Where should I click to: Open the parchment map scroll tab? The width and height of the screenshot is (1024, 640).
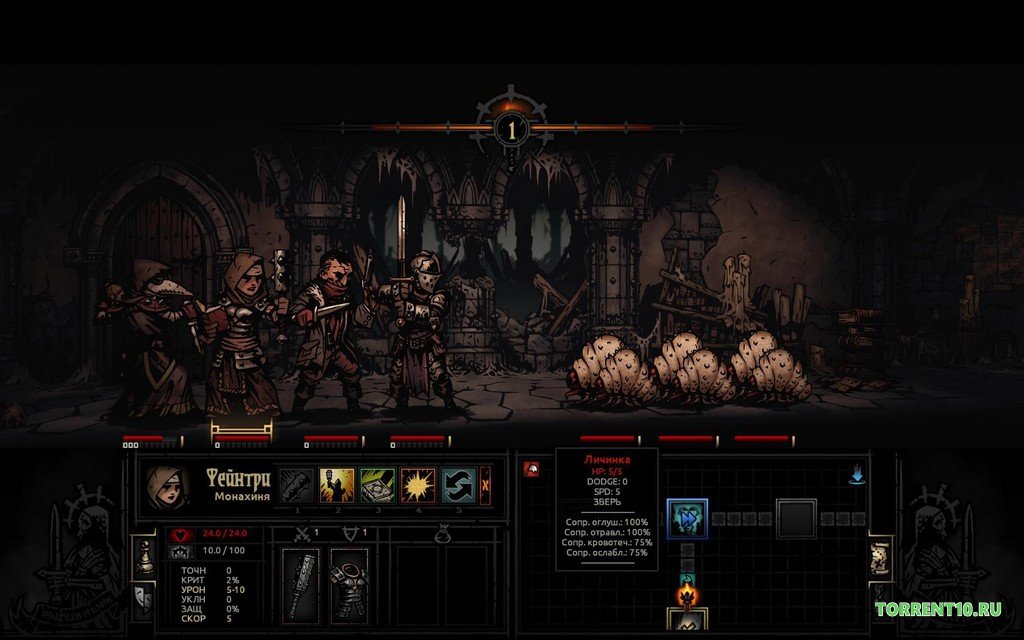[880, 558]
